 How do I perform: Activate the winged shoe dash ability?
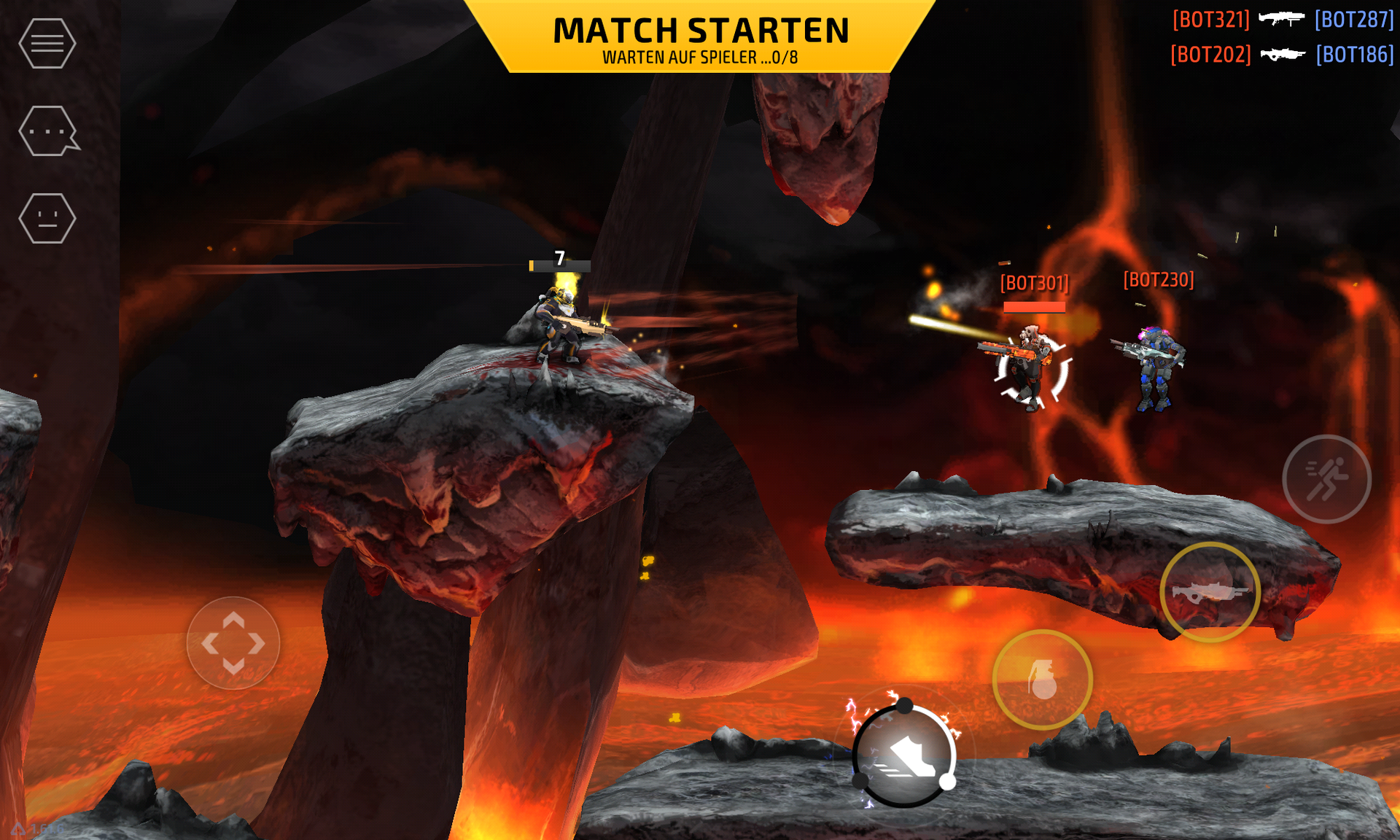coord(904,755)
